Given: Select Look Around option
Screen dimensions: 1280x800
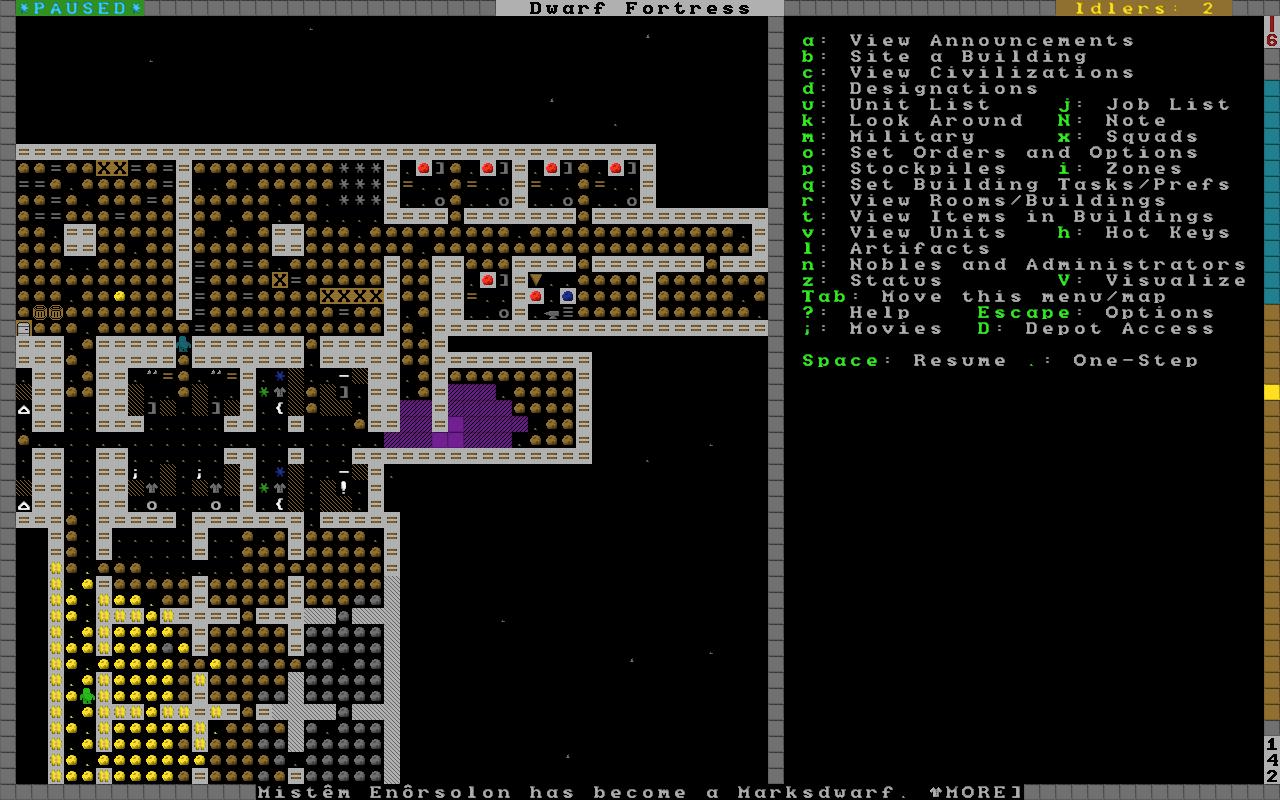Looking at the screenshot, I should [x=936, y=121].
